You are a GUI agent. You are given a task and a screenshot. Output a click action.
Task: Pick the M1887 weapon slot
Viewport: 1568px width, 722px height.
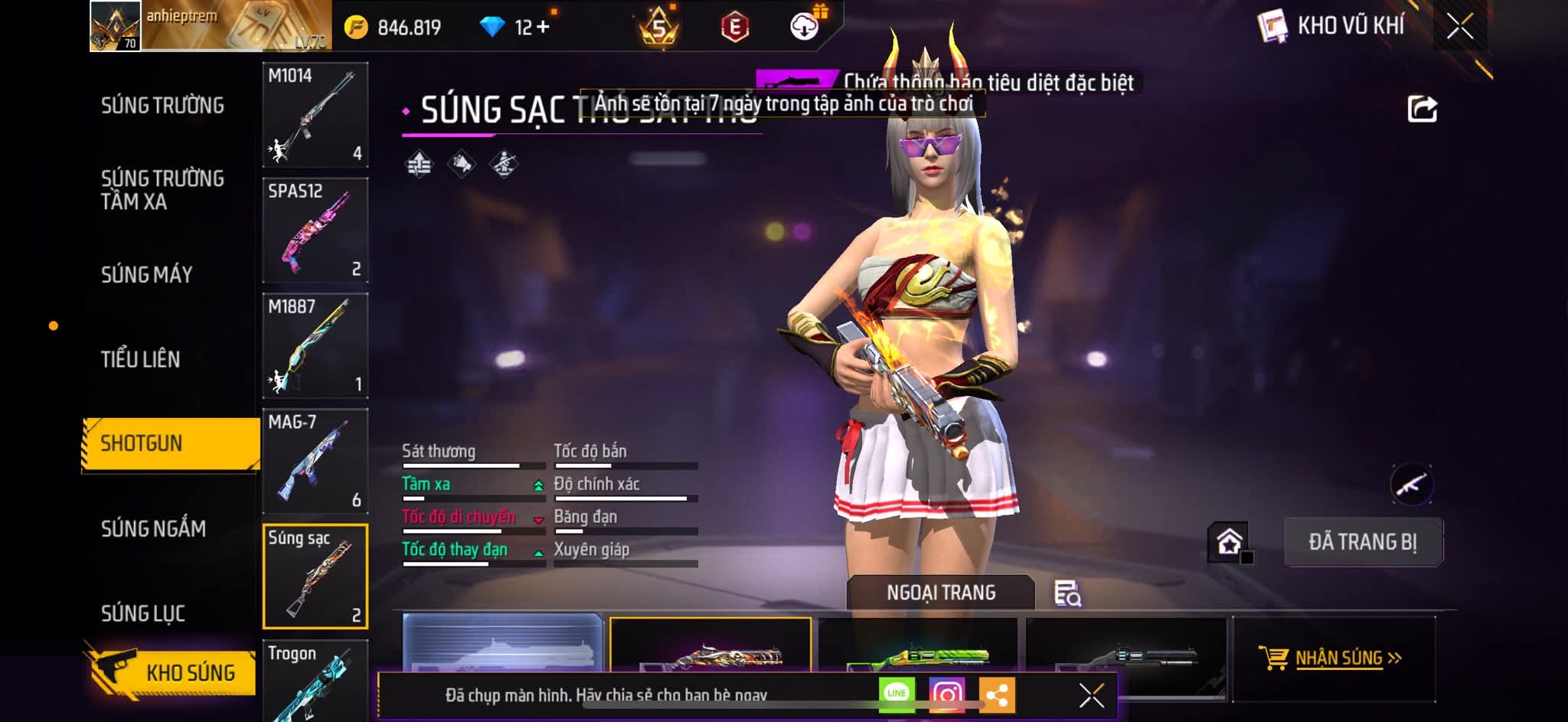pos(315,346)
